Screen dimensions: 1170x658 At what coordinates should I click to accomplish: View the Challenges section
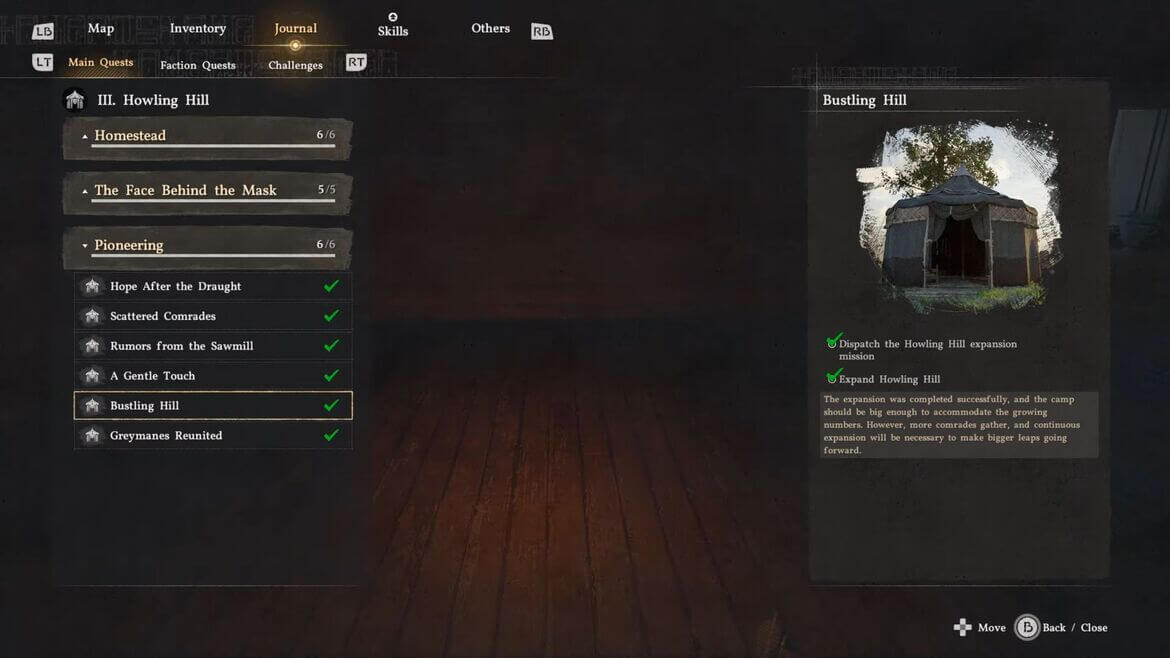tap(295, 65)
